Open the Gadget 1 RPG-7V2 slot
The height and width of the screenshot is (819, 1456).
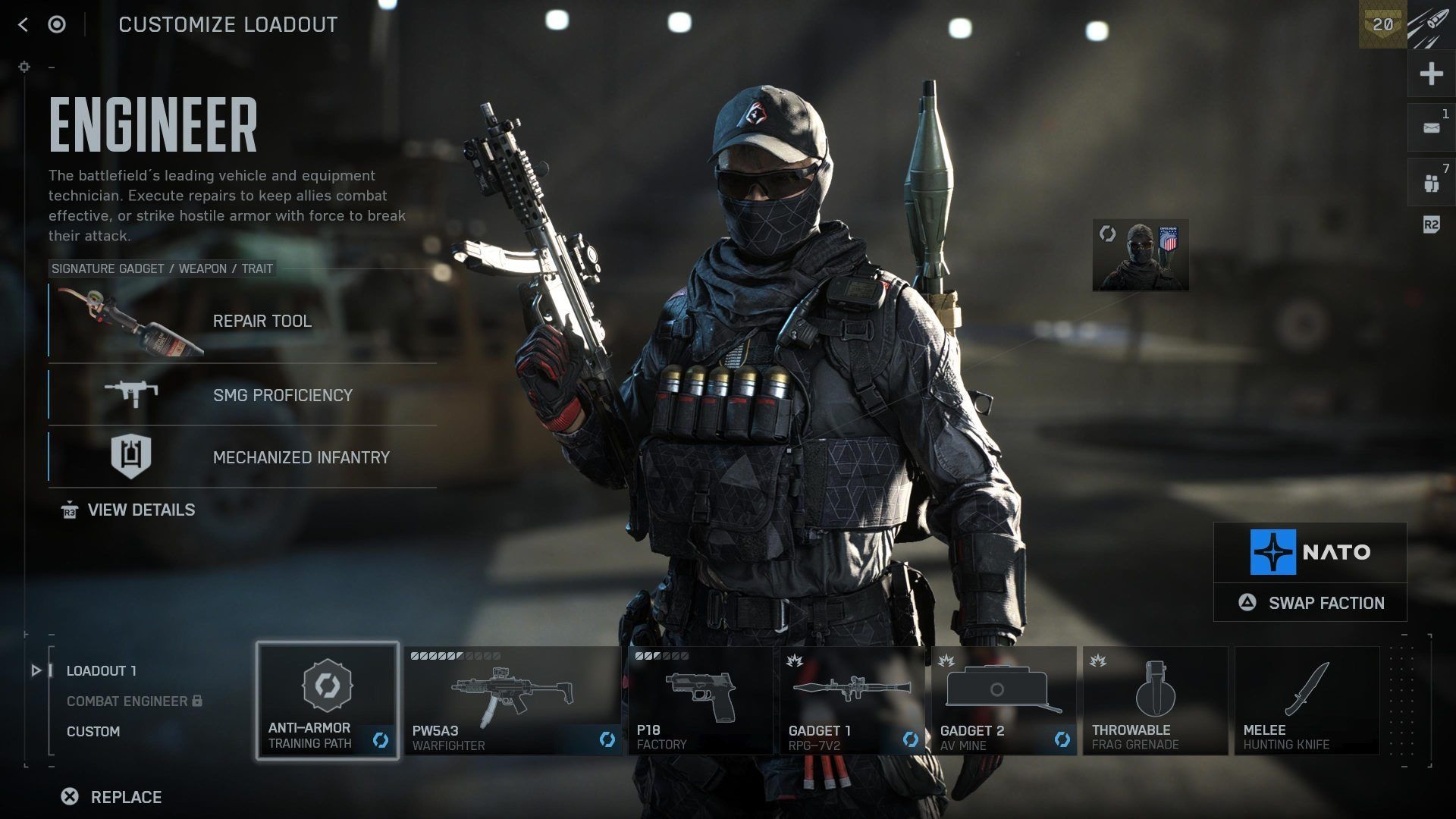click(852, 701)
